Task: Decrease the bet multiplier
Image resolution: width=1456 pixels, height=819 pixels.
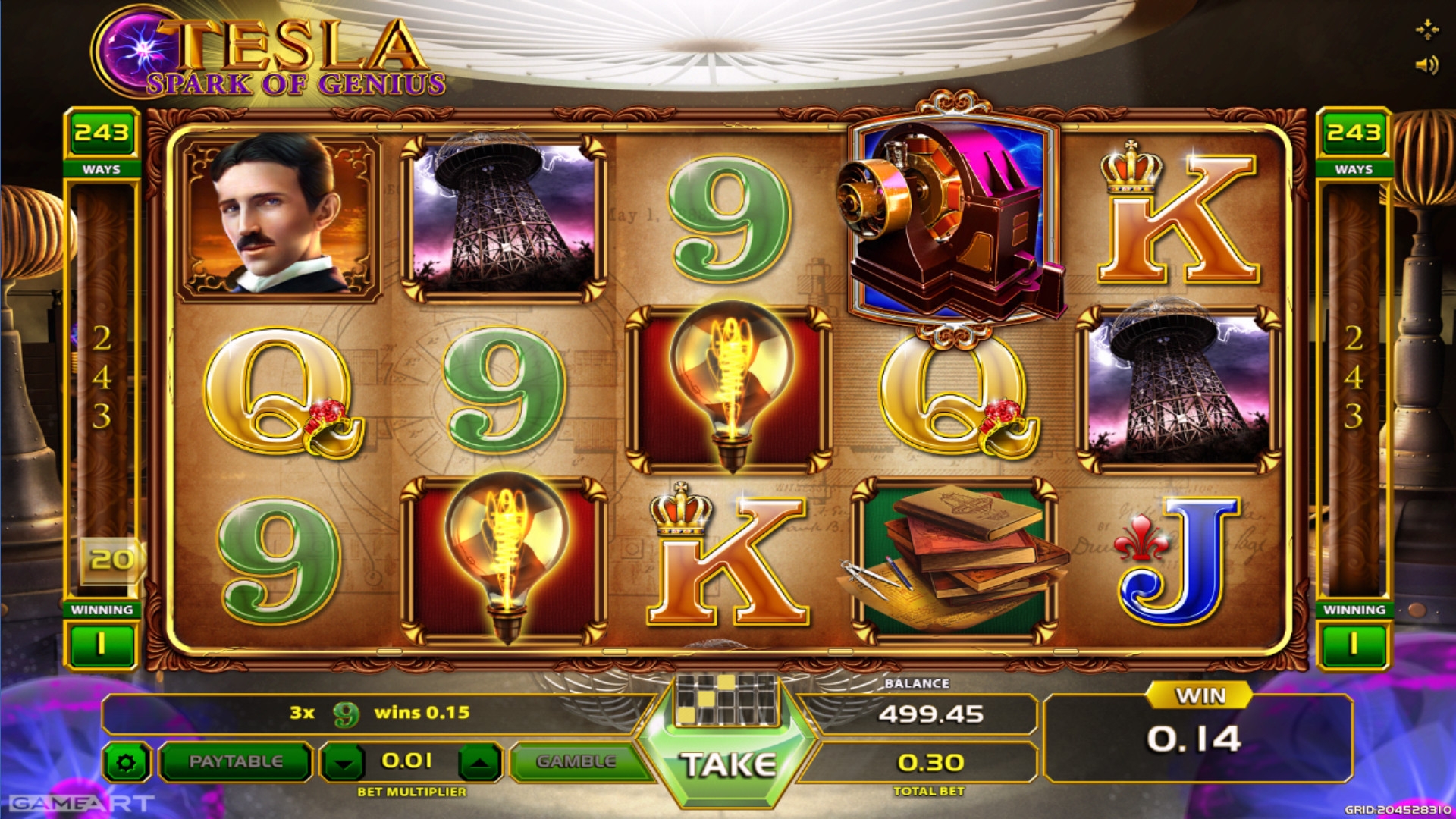Action: (344, 763)
